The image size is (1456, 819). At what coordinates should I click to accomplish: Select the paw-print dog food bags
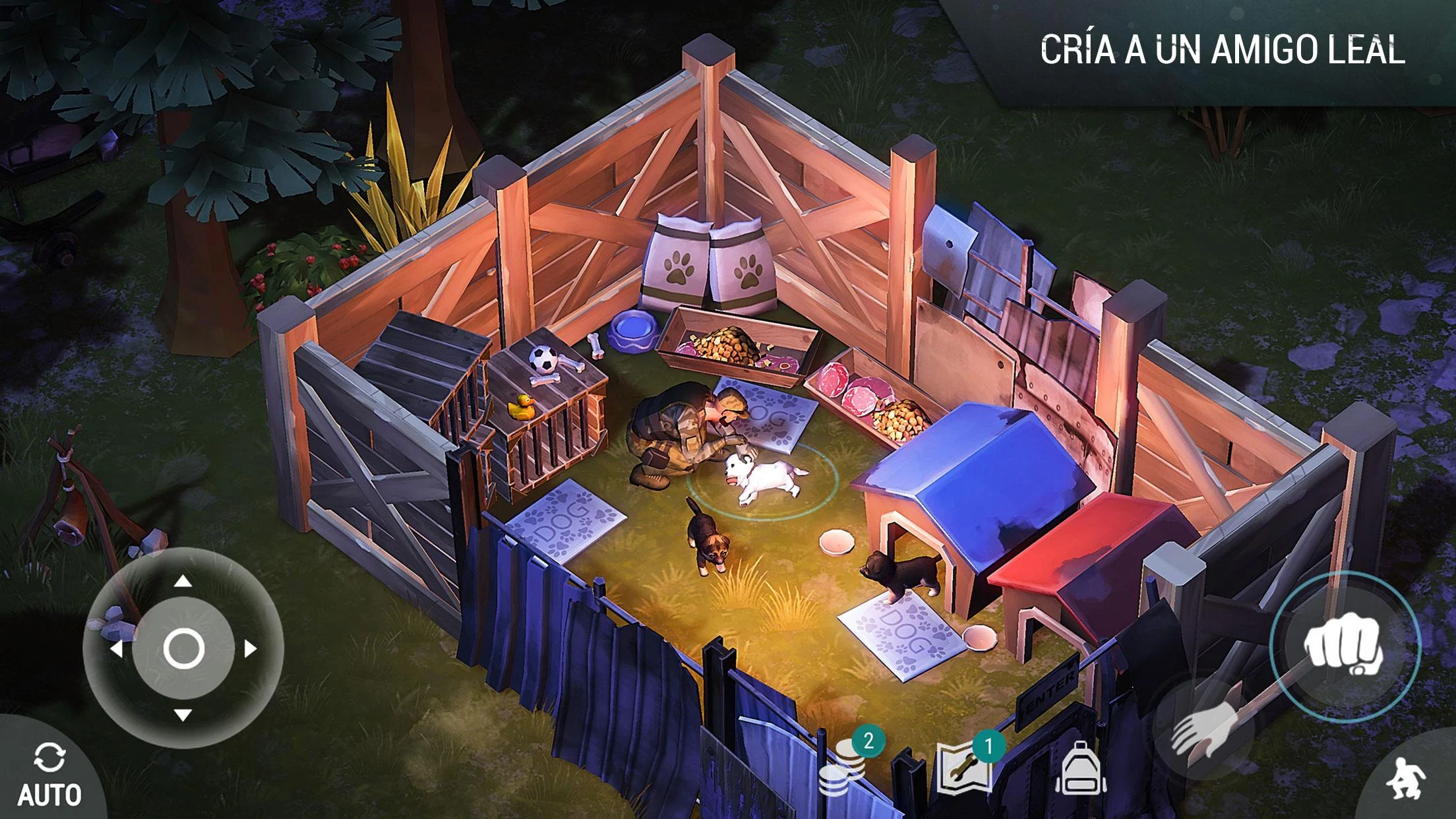pos(709,264)
